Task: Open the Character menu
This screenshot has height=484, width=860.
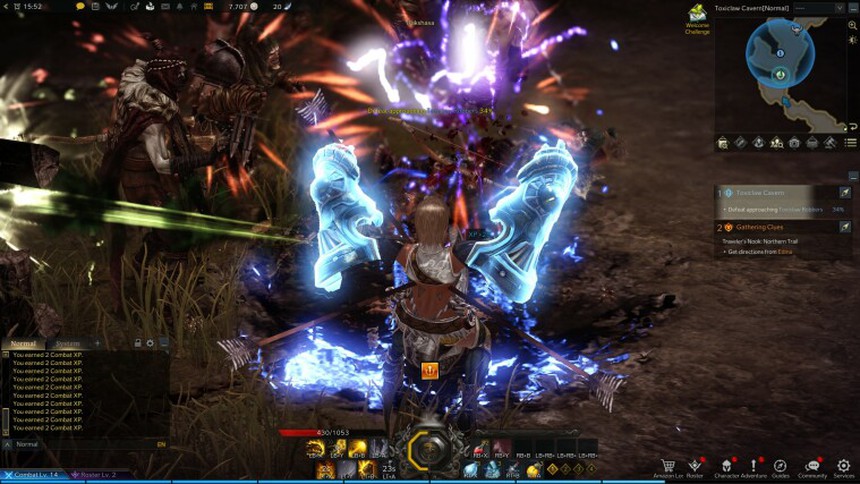Action: (726, 466)
